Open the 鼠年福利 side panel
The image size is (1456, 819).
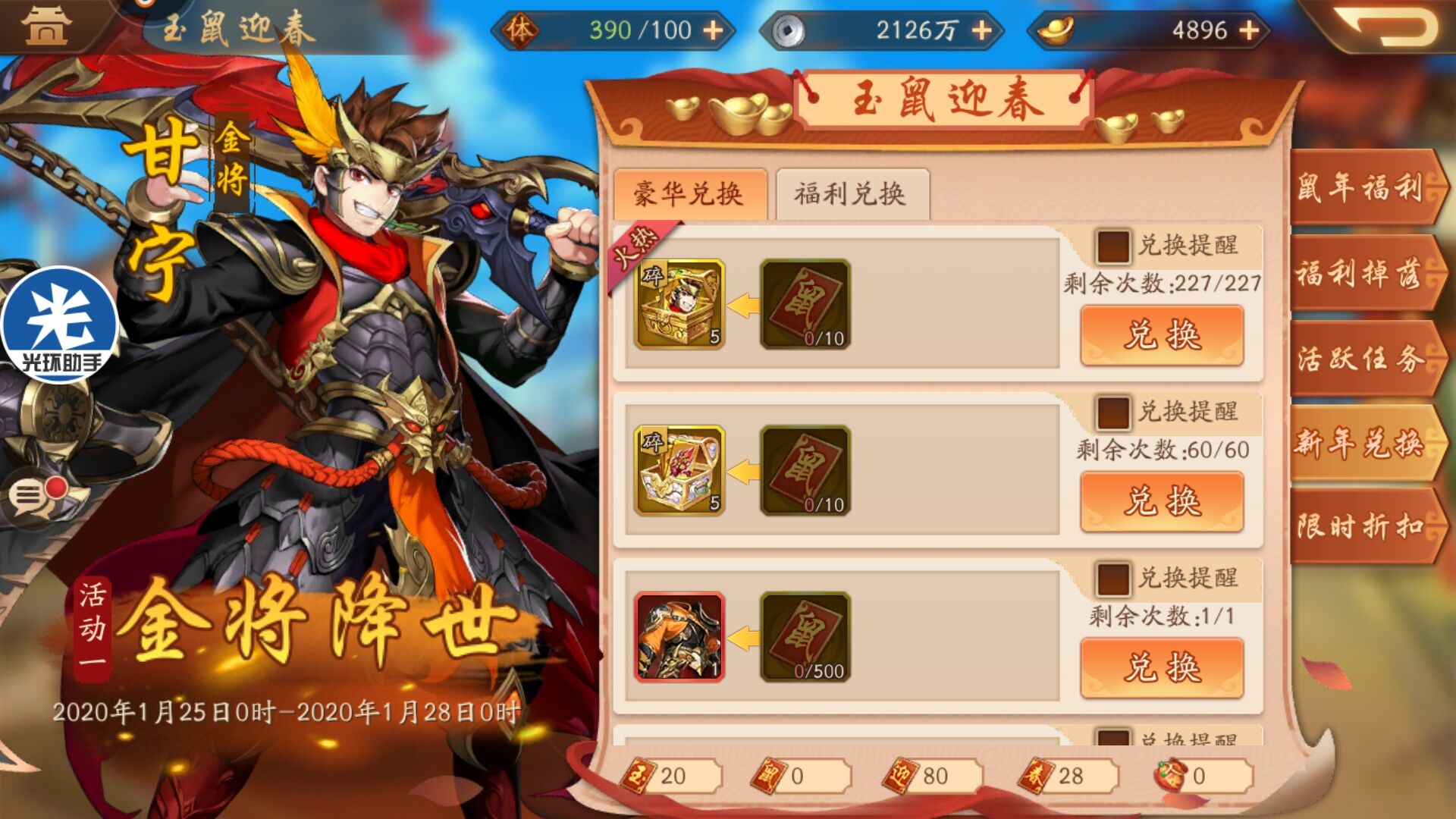click(1365, 189)
